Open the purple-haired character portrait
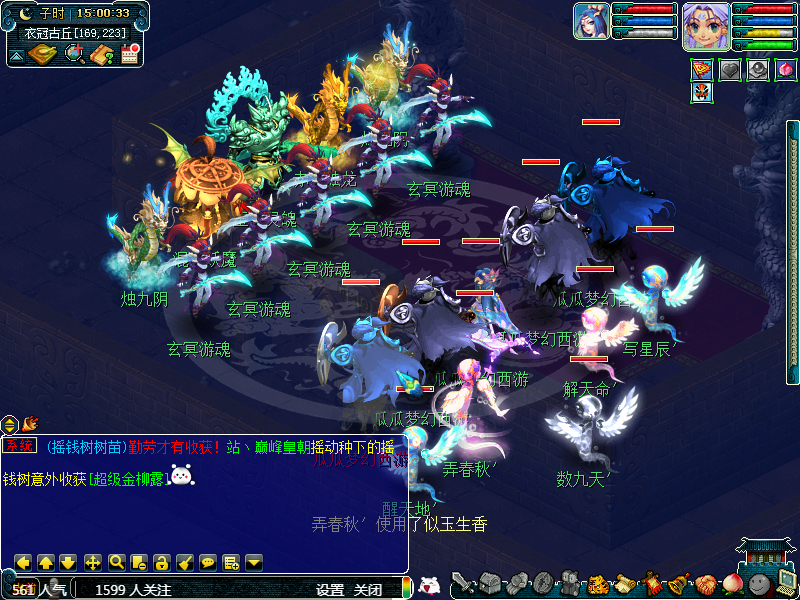 pos(705,25)
